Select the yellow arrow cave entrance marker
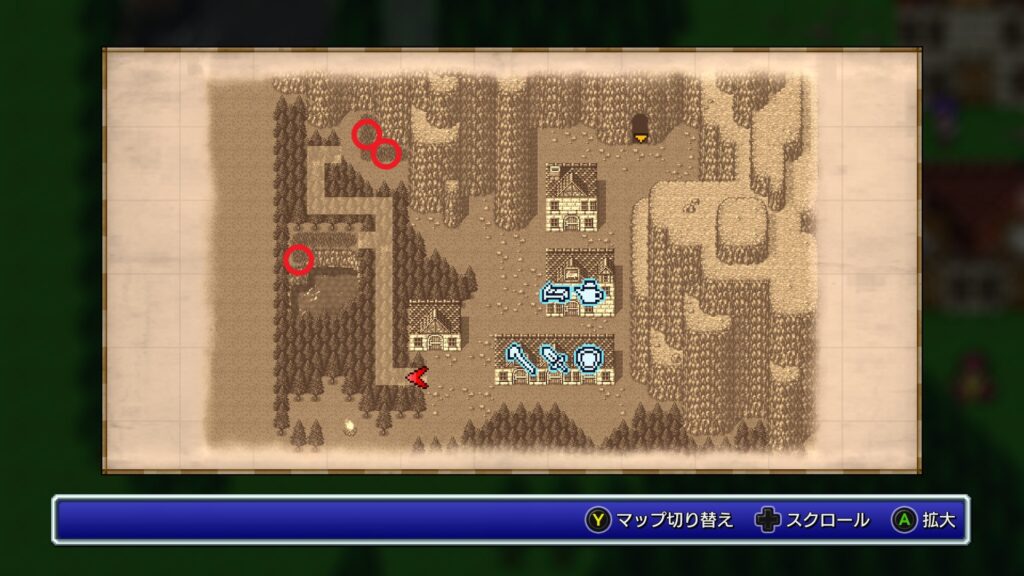The image size is (1024, 576). (639, 138)
